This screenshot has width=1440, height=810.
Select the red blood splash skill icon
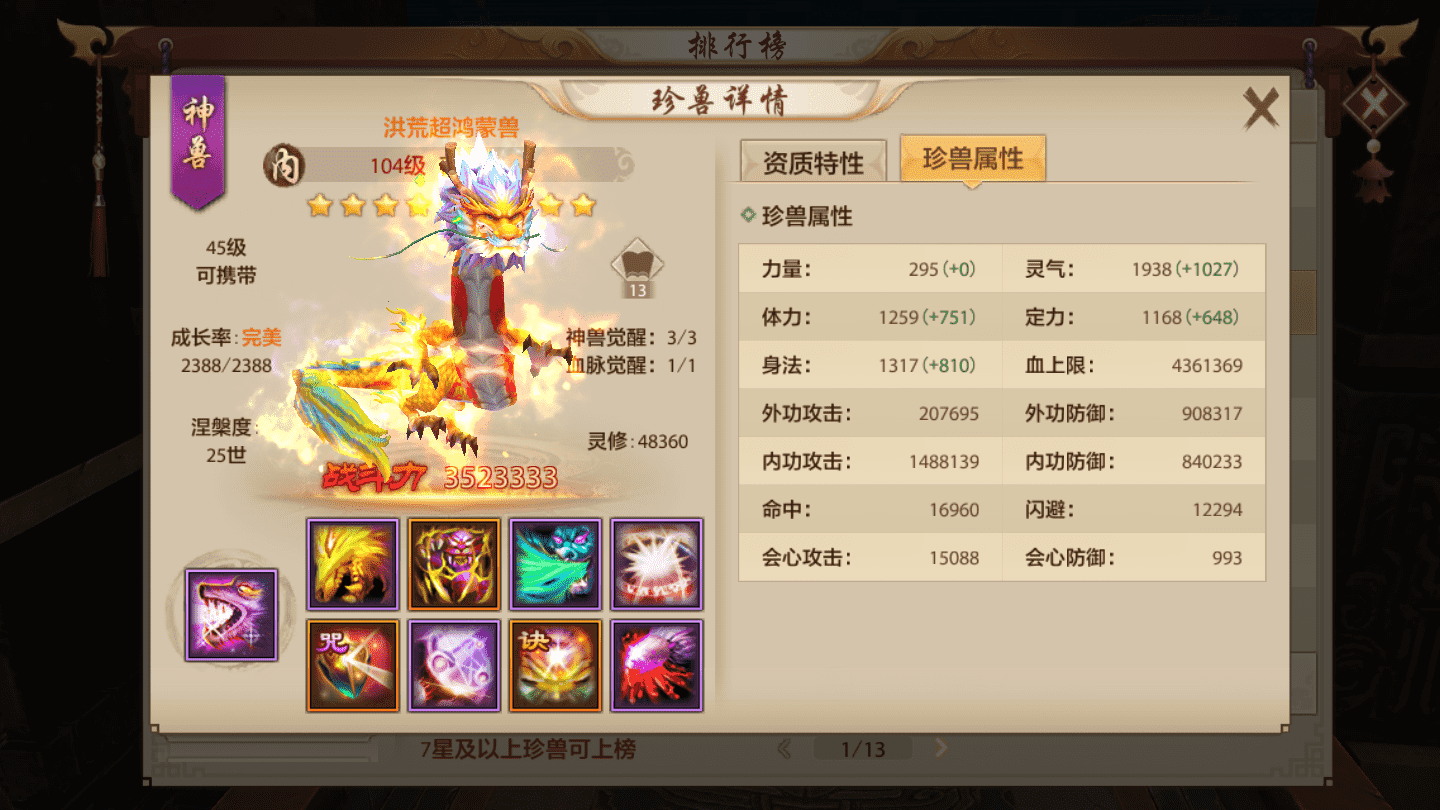click(656, 664)
